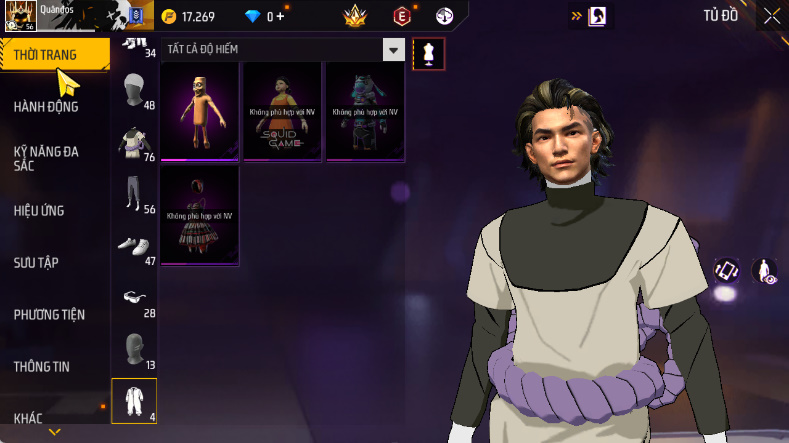789x443 pixels.
Task: Open the Hiệu Ứng effects section
Action: (38, 210)
